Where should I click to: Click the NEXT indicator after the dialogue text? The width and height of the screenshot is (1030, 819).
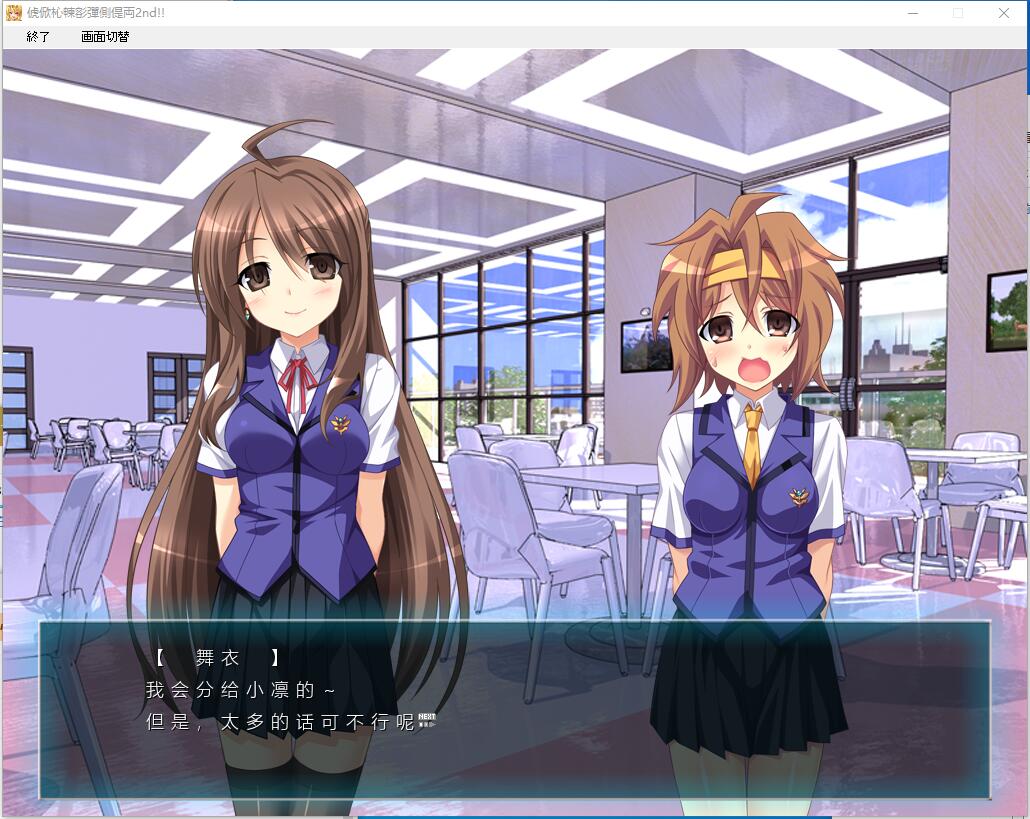point(427,719)
